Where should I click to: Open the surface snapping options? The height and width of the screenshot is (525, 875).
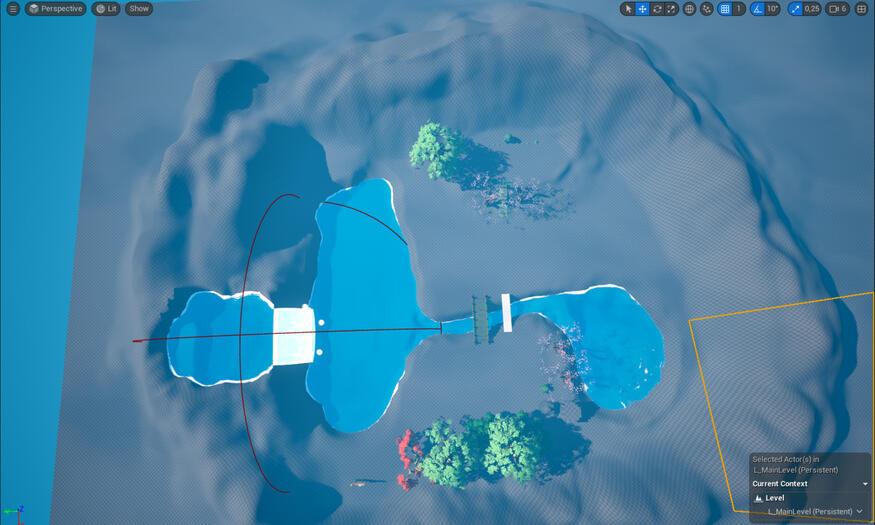pyautogui.click(x=707, y=9)
